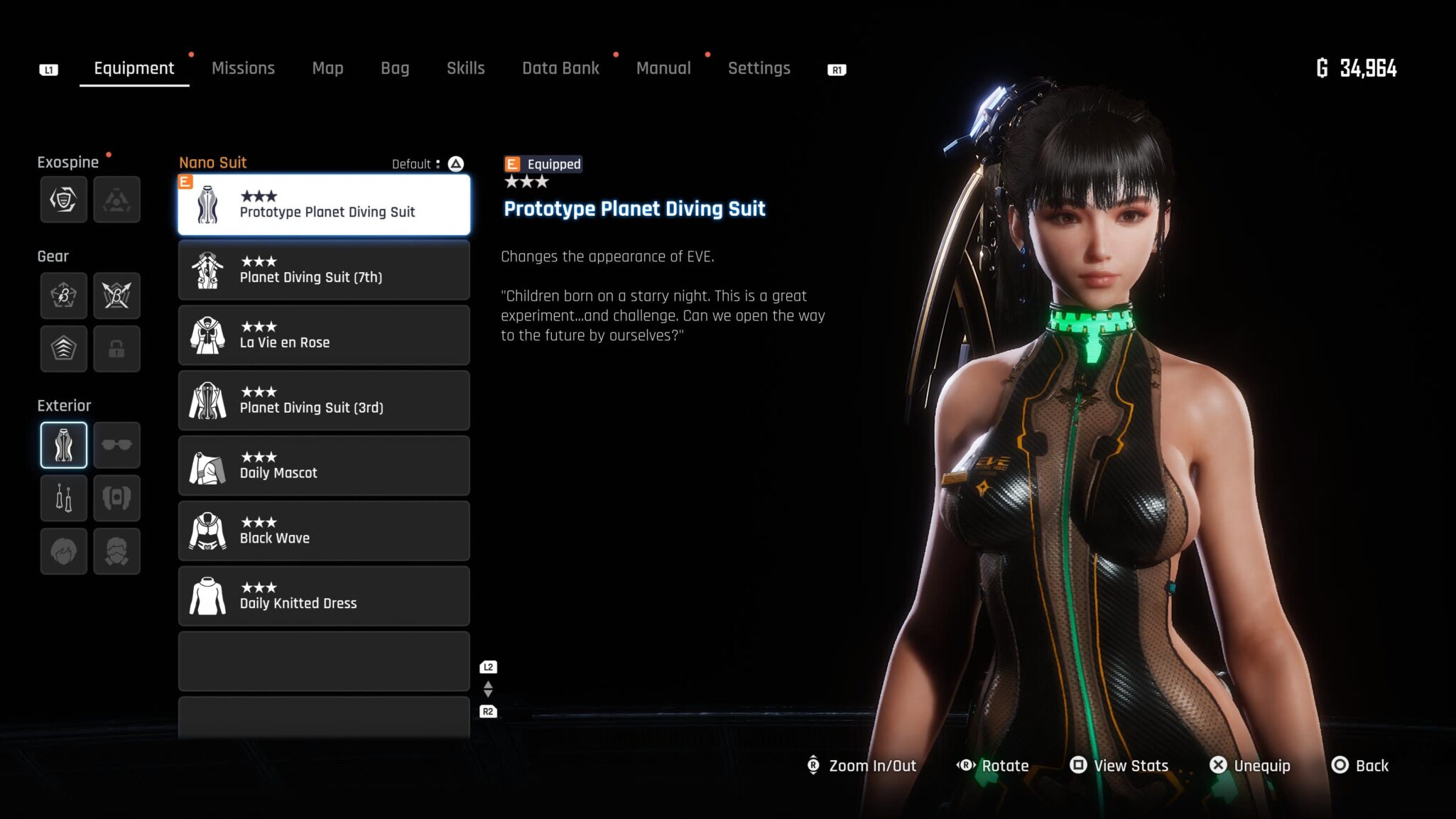Choose Planet Diving Suit (7th)
This screenshot has height=819, width=1456.
[x=324, y=270]
